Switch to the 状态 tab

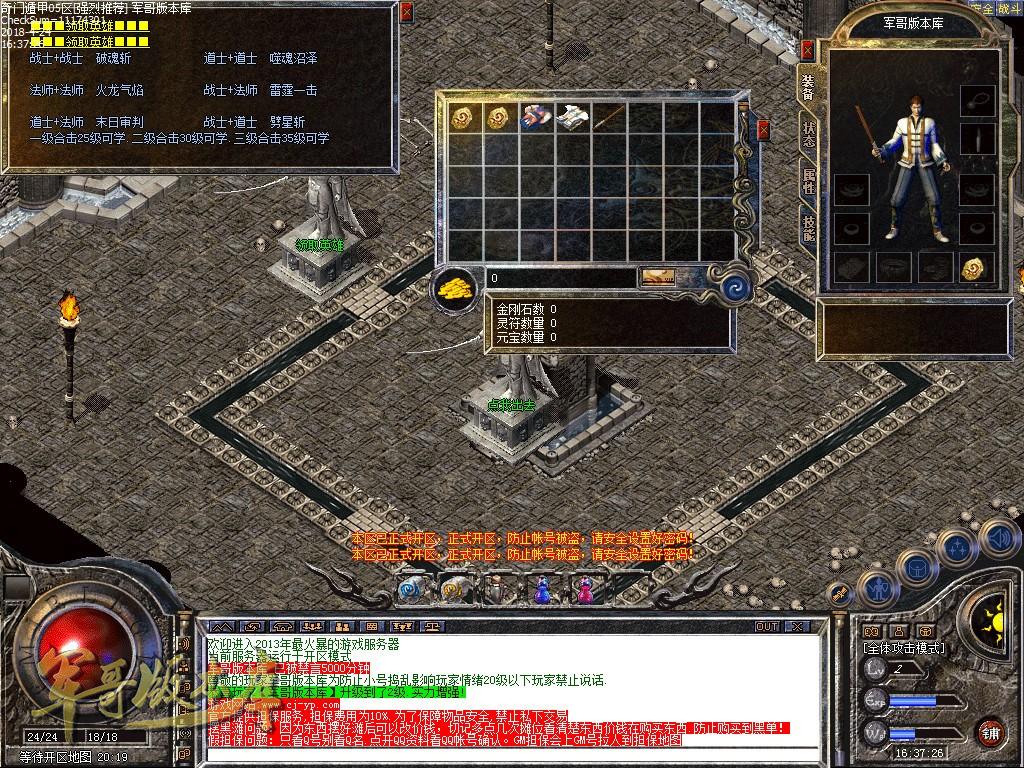coord(808,135)
